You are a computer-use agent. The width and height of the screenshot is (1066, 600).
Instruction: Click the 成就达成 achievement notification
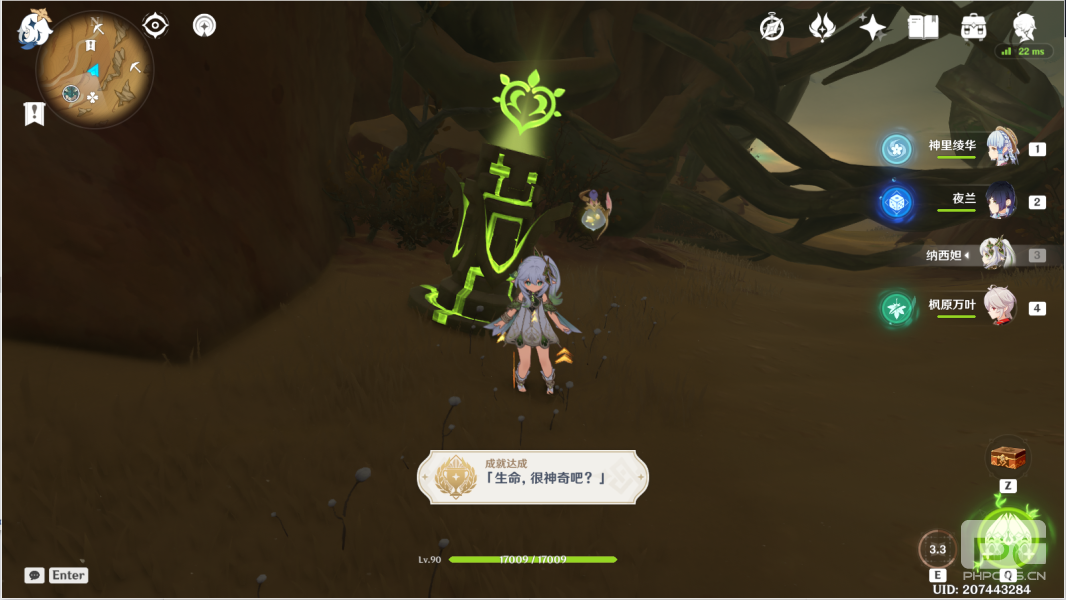click(x=533, y=476)
